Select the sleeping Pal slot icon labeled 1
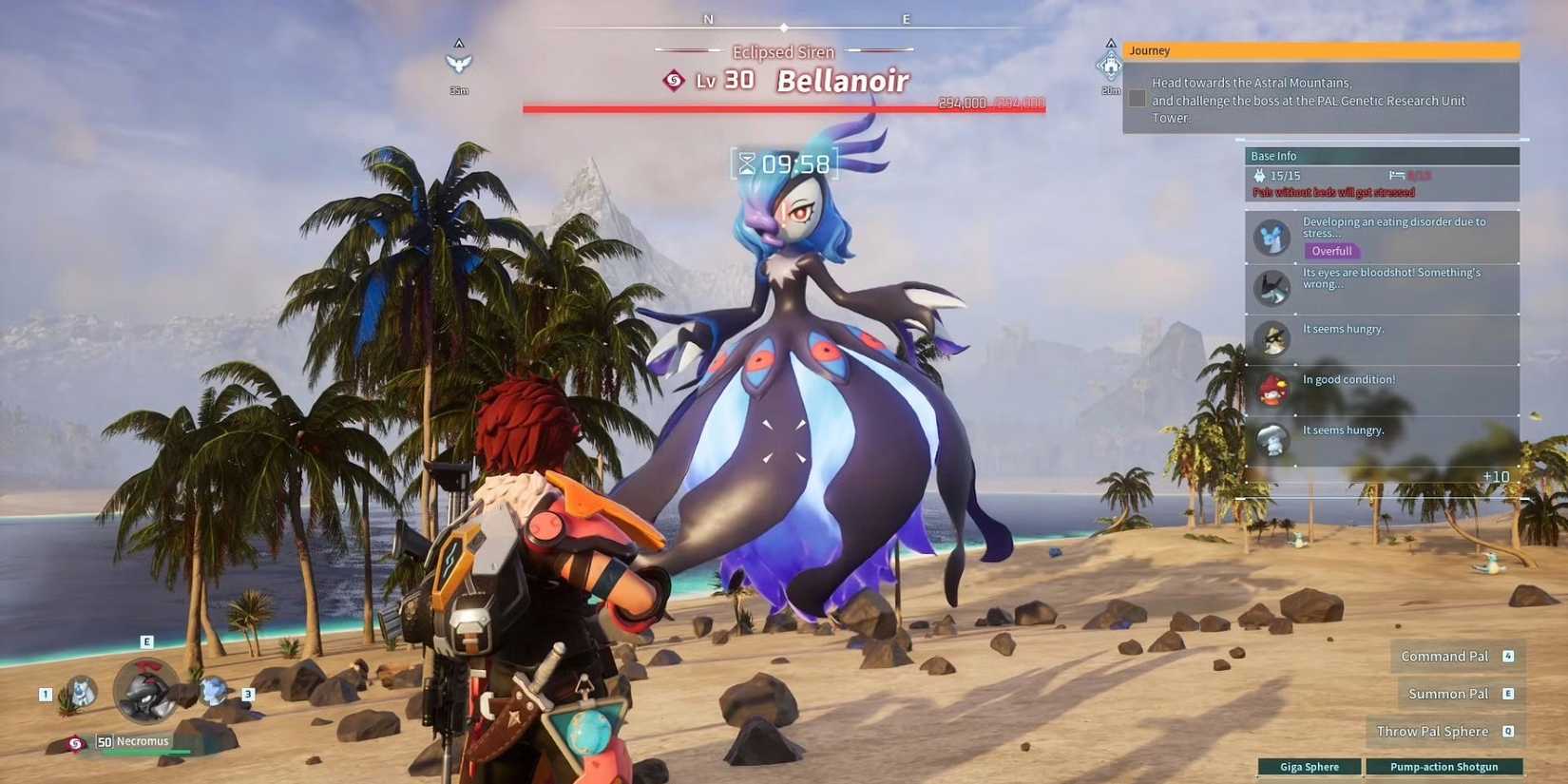 coord(81,694)
